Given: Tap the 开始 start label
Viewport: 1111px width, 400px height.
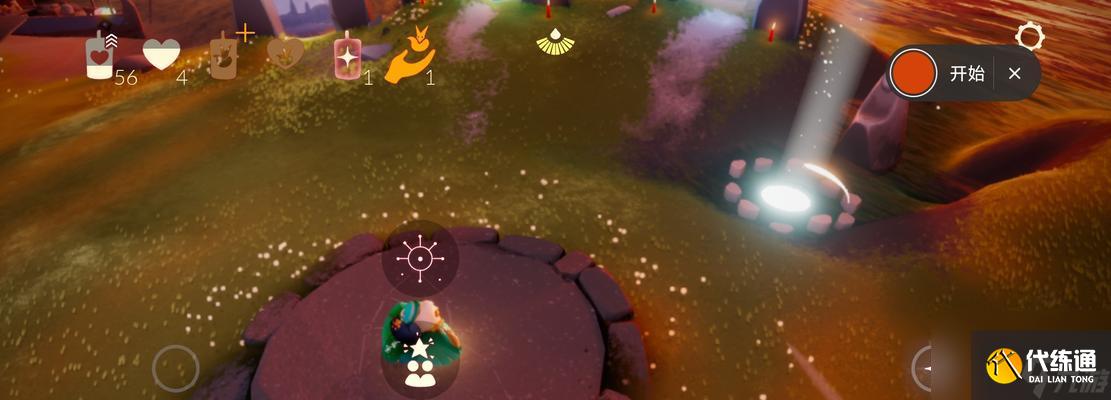Looking at the screenshot, I should coord(967,73).
